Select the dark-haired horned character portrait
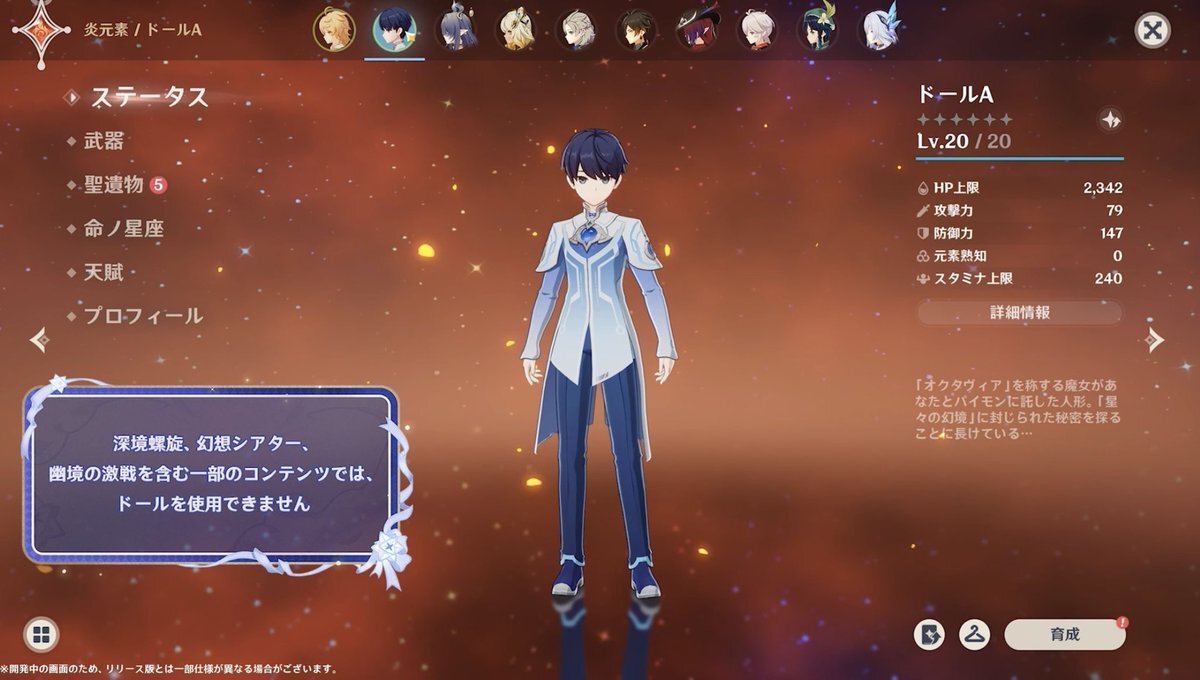Image resolution: width=1200 pixels, height=680 pixels. click(x=456, y=30)
